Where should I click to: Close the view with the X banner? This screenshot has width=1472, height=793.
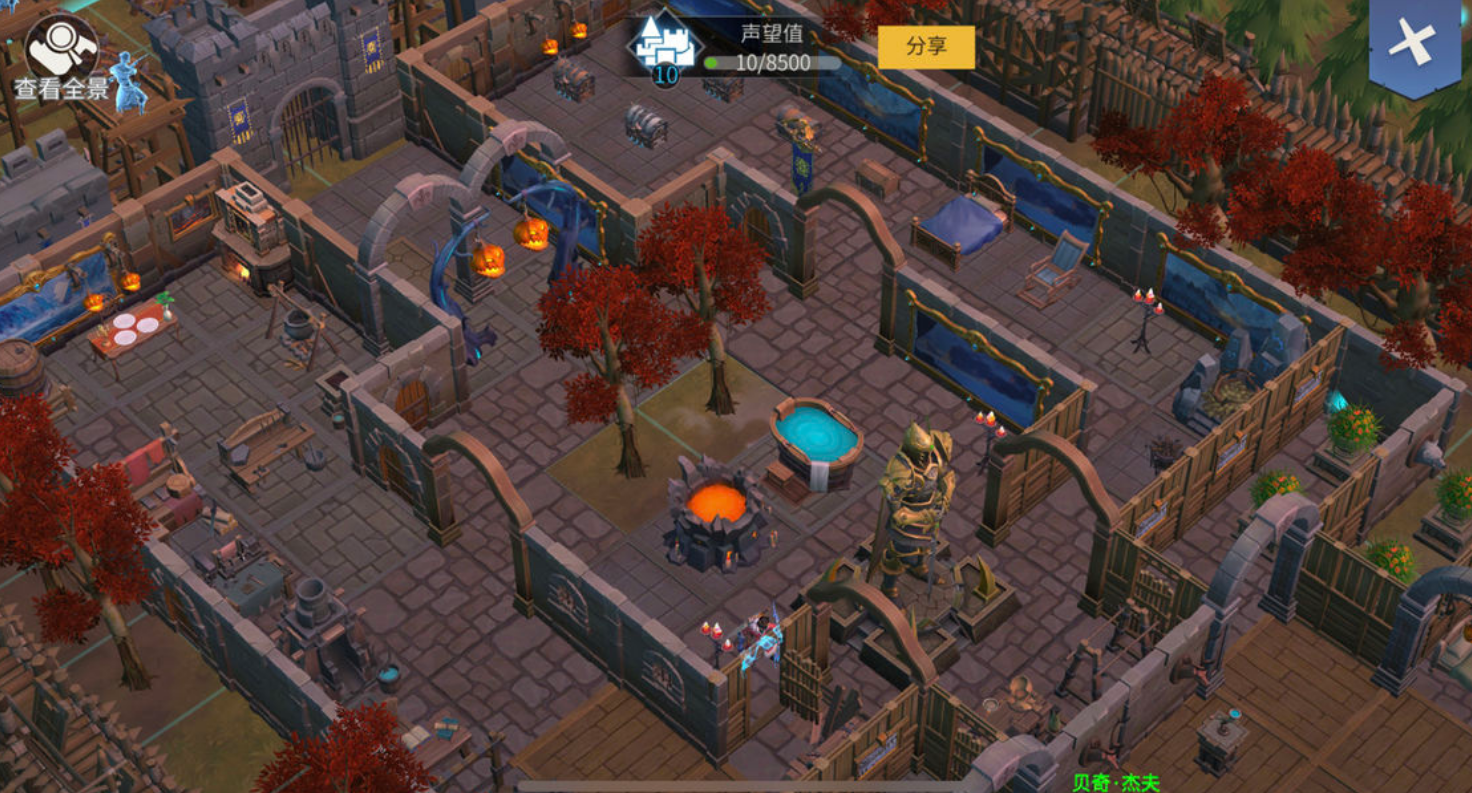[x=1414, y=43]
